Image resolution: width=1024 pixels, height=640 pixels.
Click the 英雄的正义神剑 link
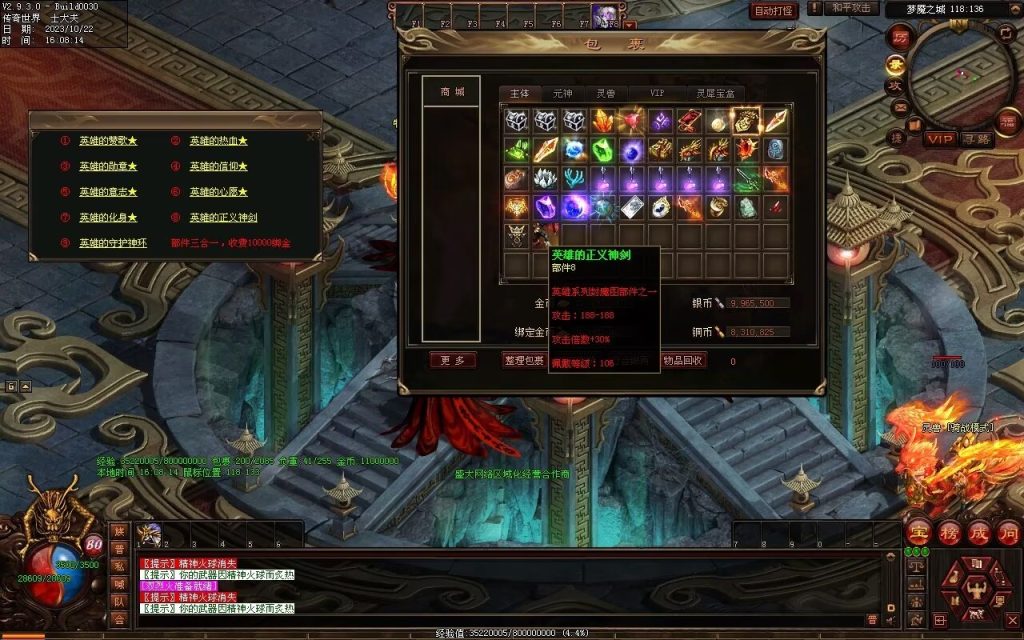tap(223, 217)
